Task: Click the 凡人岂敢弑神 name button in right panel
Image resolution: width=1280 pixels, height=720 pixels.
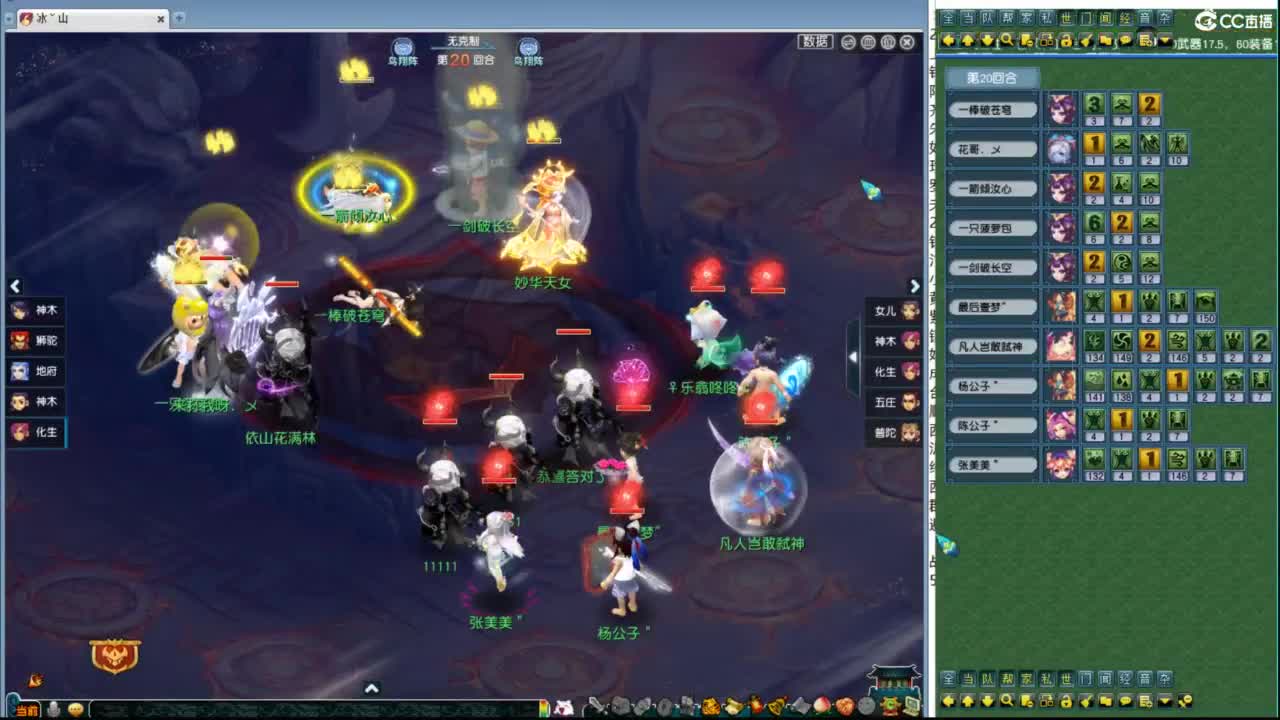Action: pyautogui.click(x=991, y=347)
